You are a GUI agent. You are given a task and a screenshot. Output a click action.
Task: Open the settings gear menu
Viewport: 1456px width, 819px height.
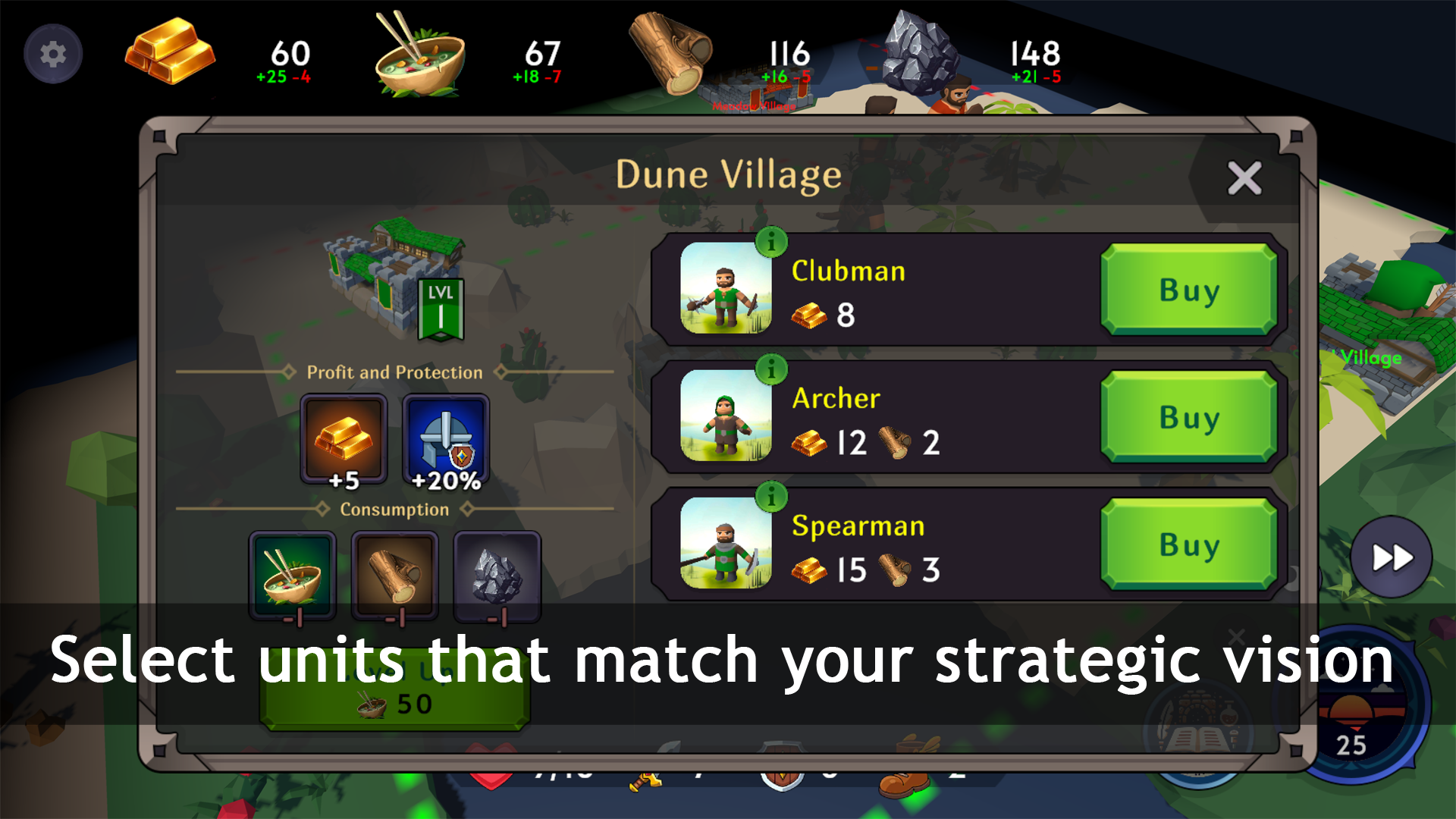tap(52, 53)
